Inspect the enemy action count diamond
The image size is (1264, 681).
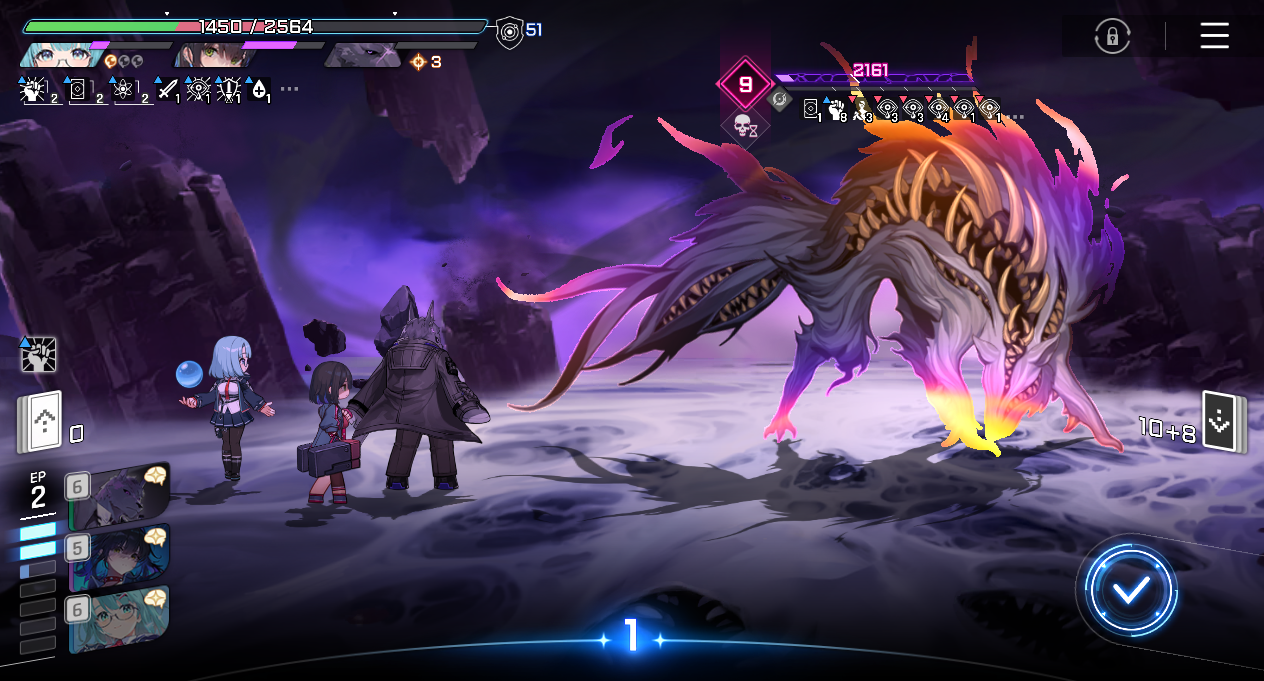(745, 85)
